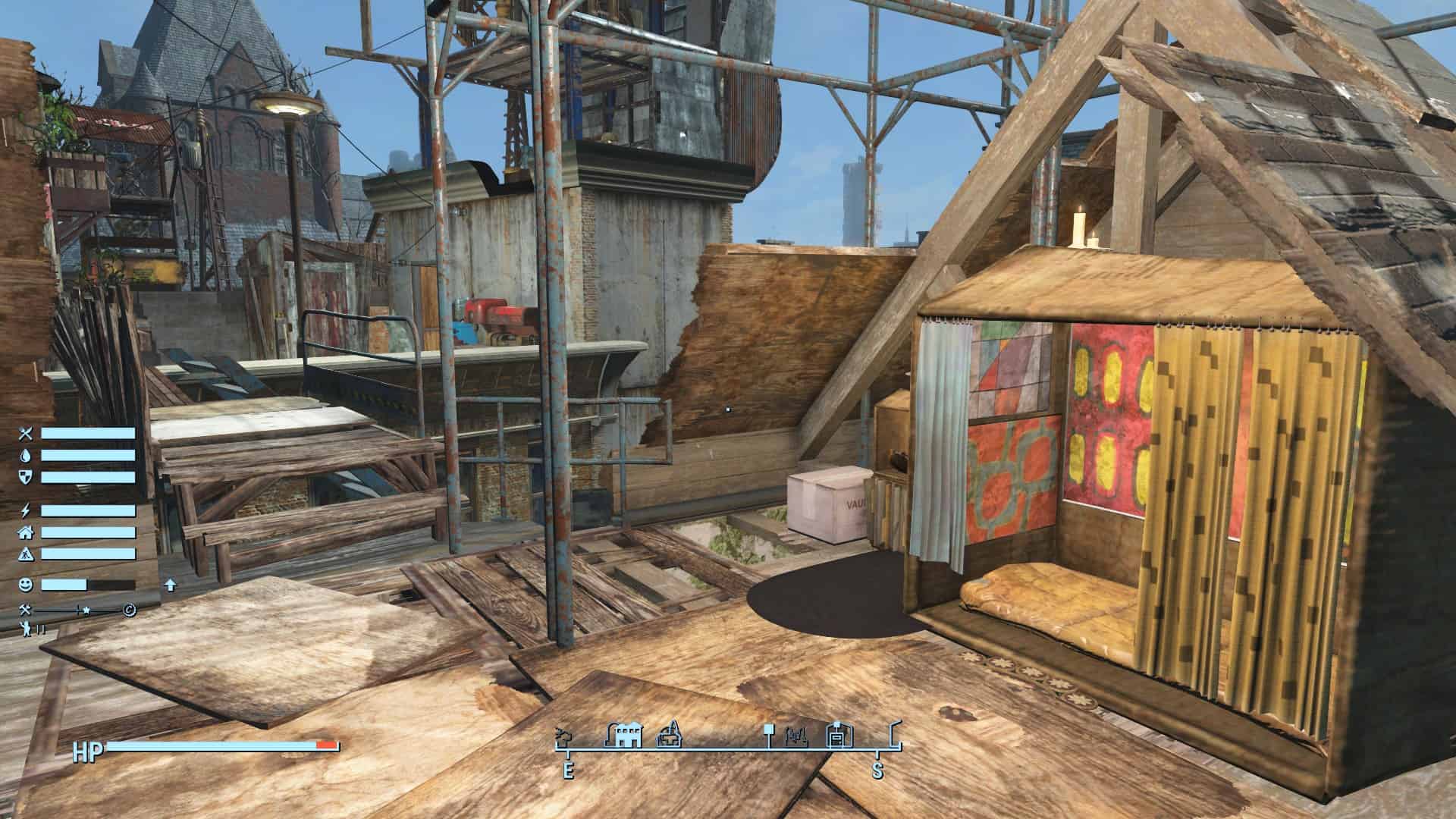
Task: Click the house beds icon
Action: pyautogui.click(x=27, y=532)
